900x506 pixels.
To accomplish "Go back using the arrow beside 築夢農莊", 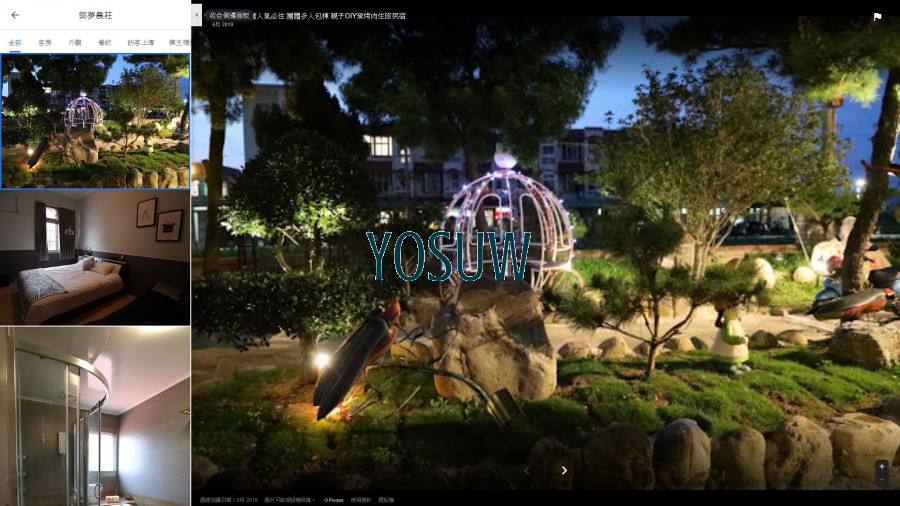I will tap(14, 15).
